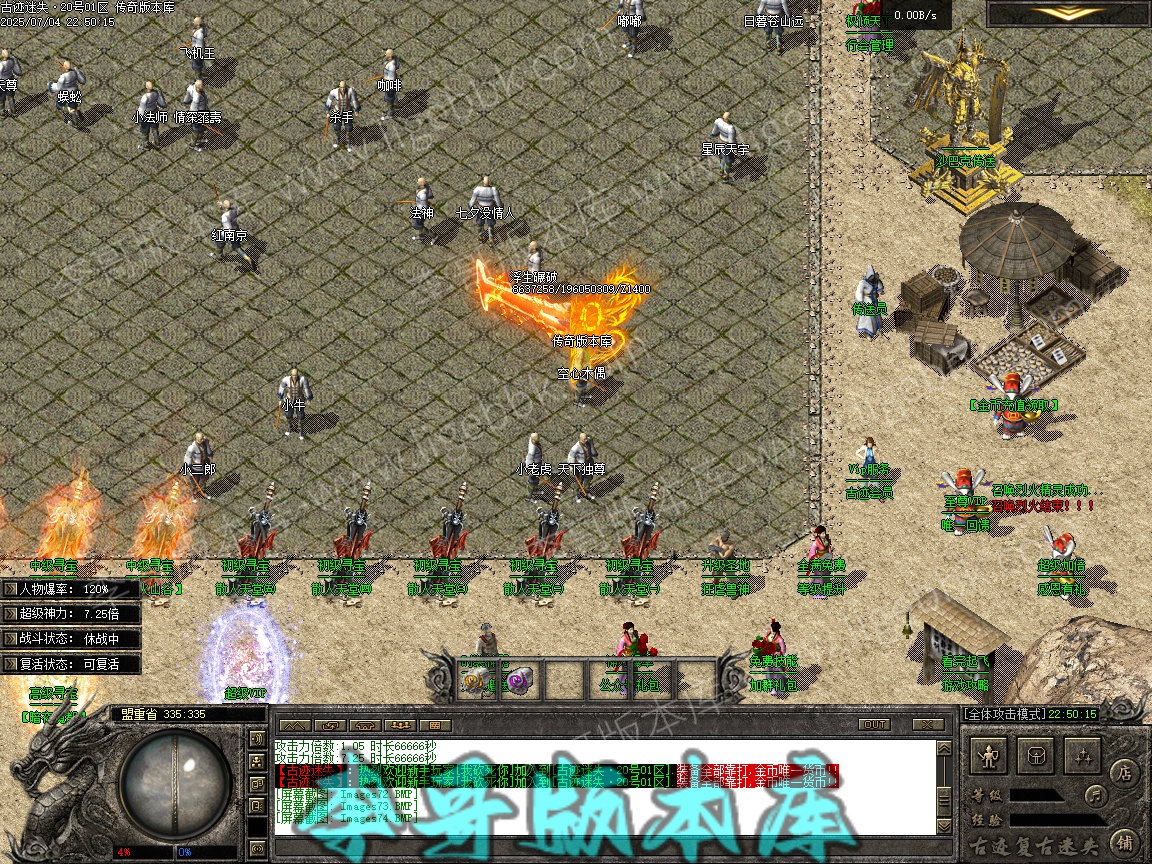Close the game with the X button
The image size is (1152, 864).
[x=929, y=724]
